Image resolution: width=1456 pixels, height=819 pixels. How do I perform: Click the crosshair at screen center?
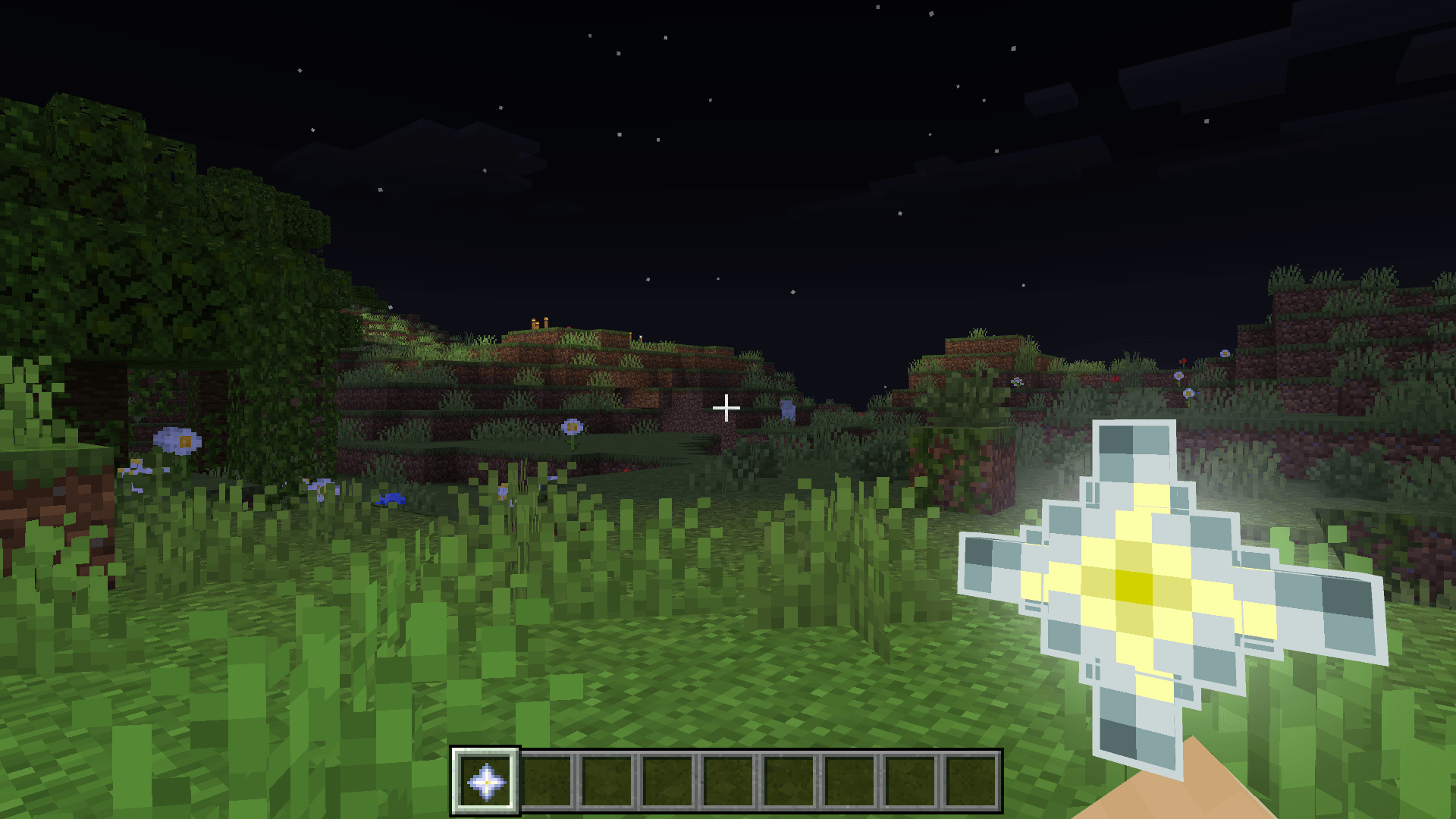tap(726, 408)
